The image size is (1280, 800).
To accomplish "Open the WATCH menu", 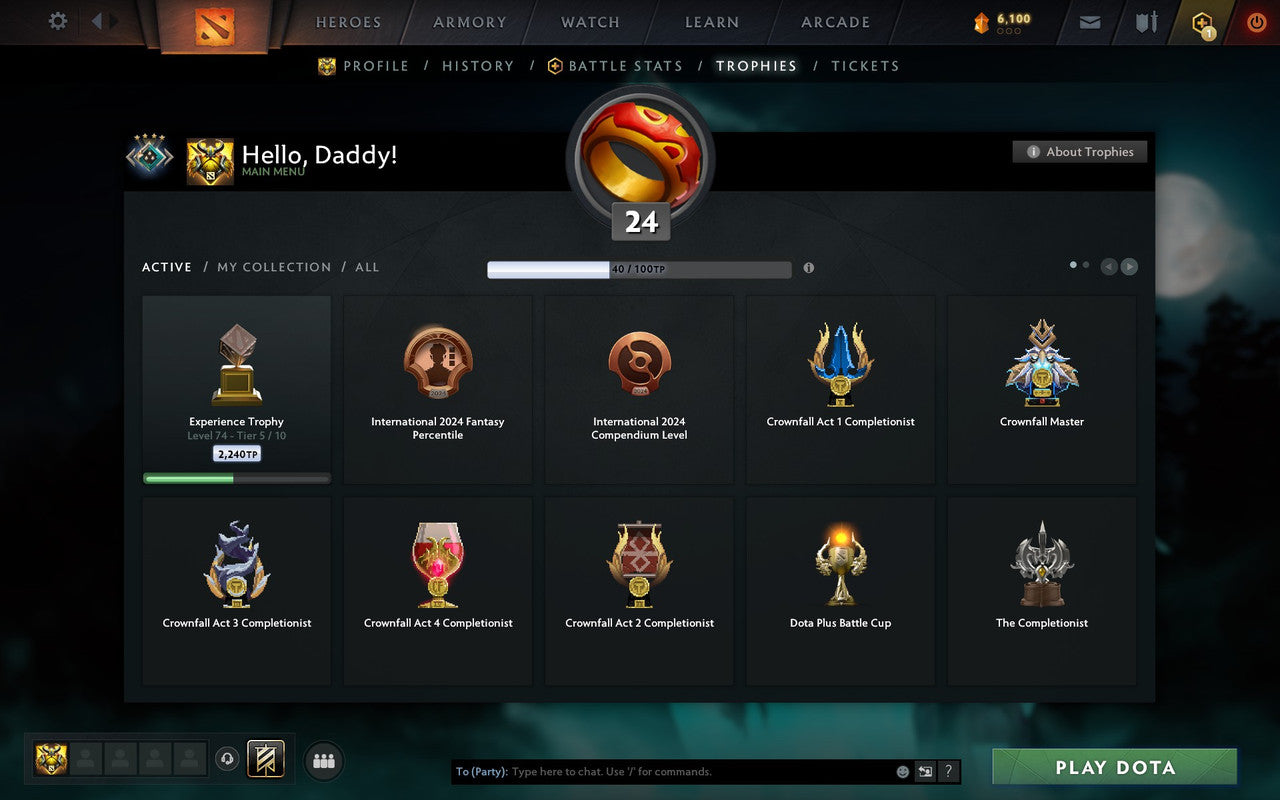I will point(589,22).
